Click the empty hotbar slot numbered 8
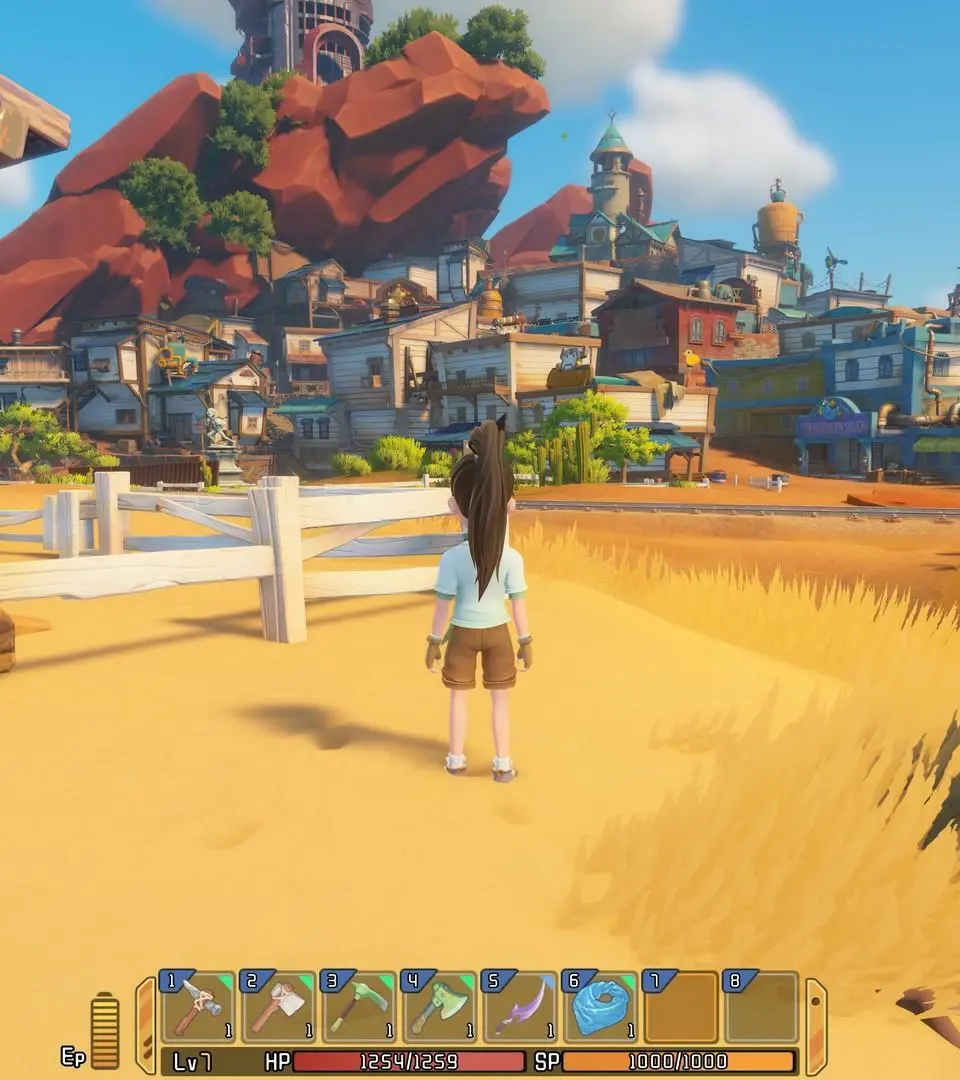 (x=761, y=1007)
